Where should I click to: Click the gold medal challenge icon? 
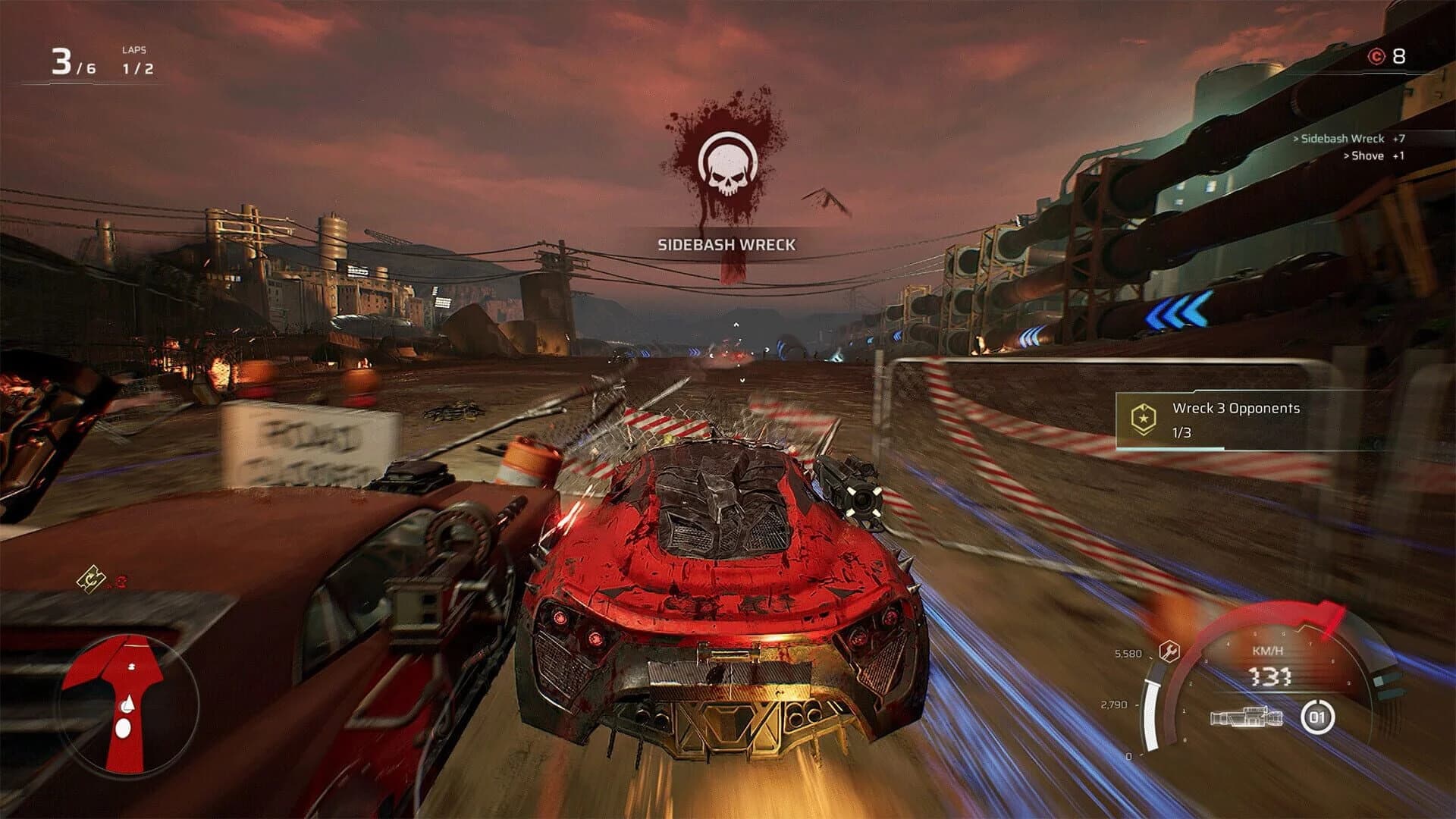(1145, 416)
